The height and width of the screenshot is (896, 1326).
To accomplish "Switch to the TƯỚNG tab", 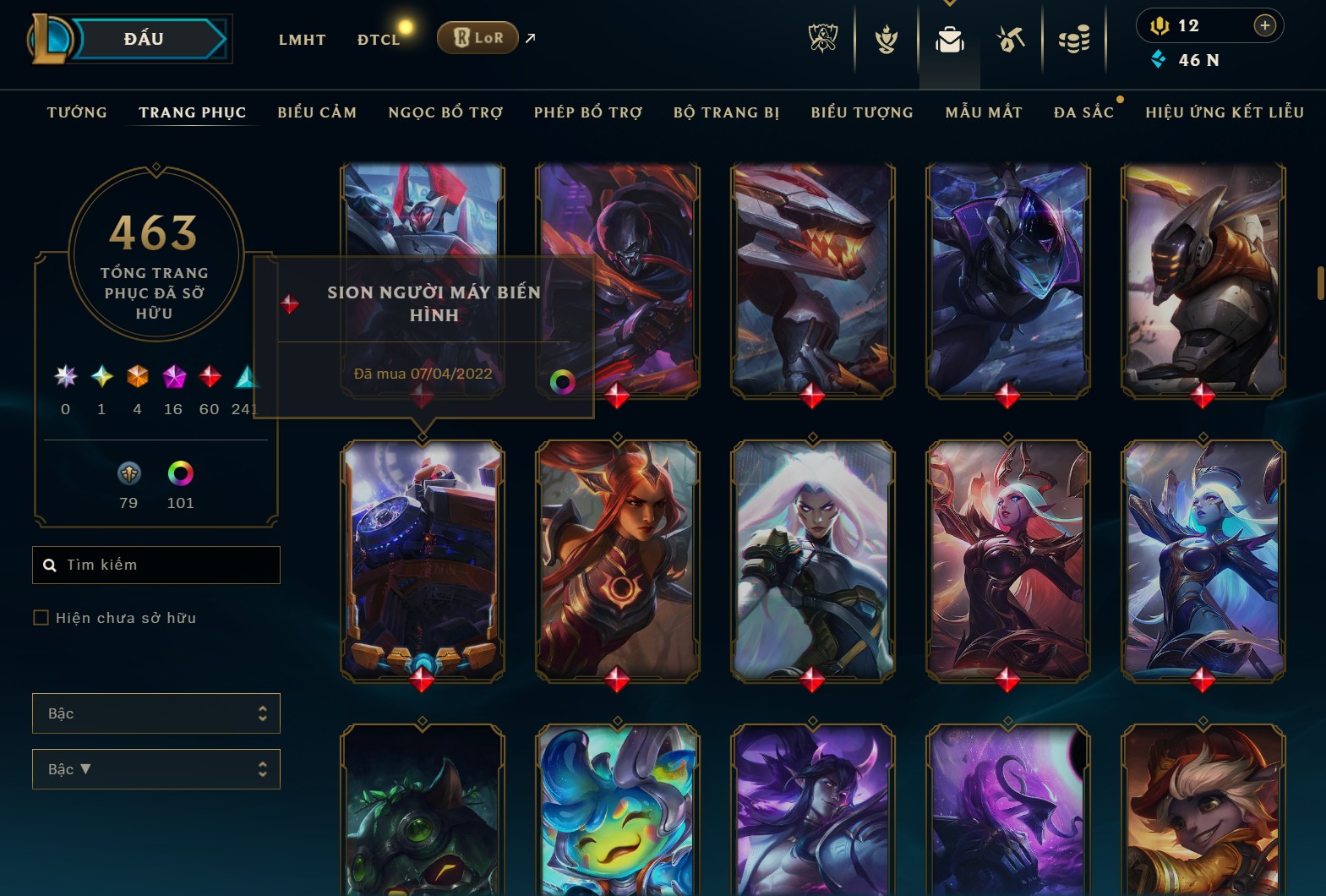I will point(77,112).
